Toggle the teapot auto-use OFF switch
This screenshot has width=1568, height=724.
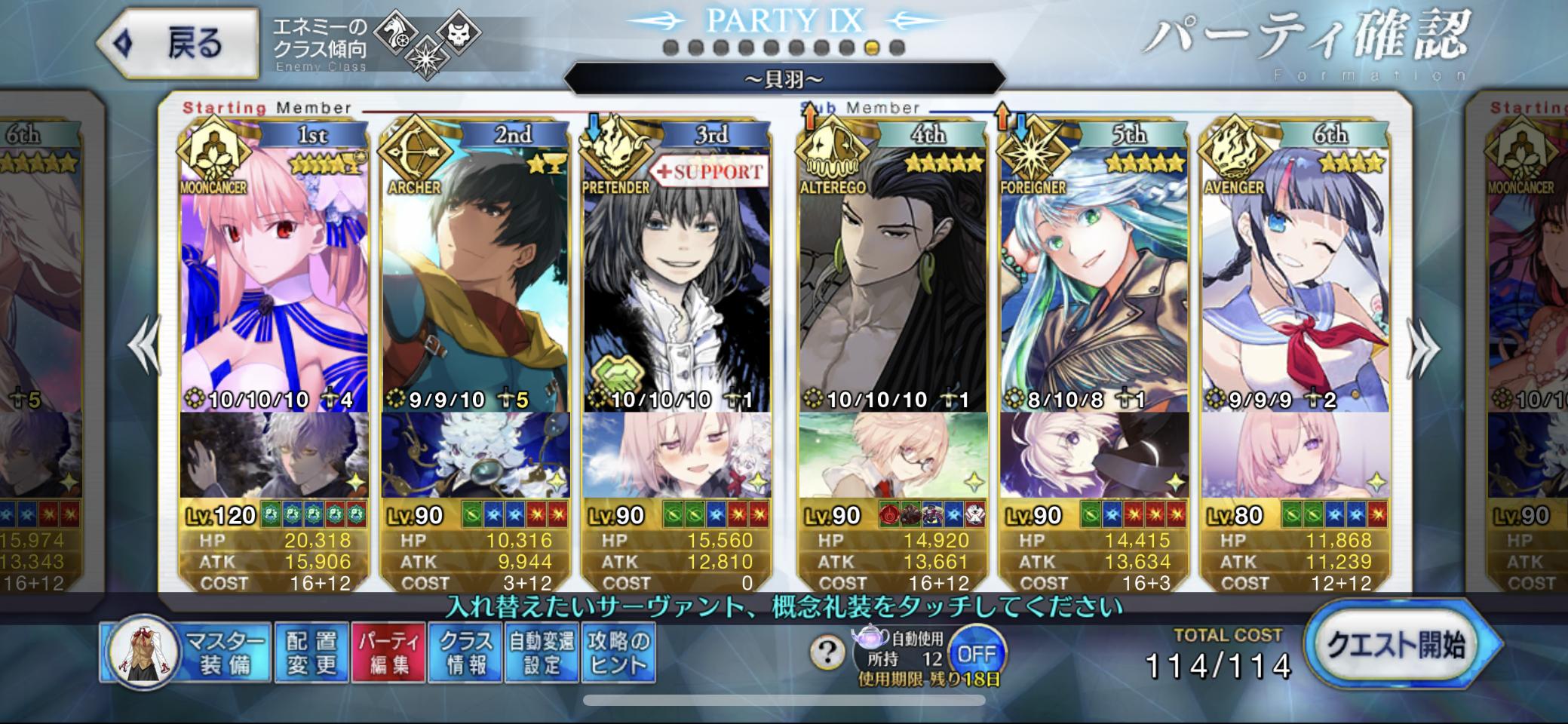977,653
